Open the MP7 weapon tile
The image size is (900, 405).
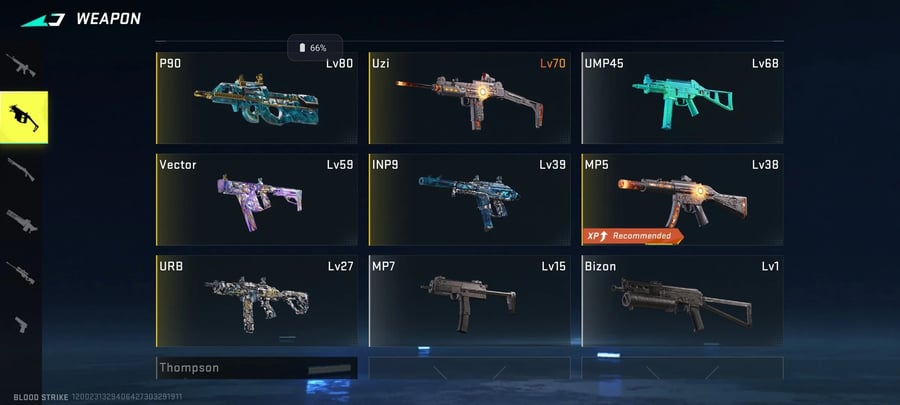pyautogui.click(x=469, y=299)
